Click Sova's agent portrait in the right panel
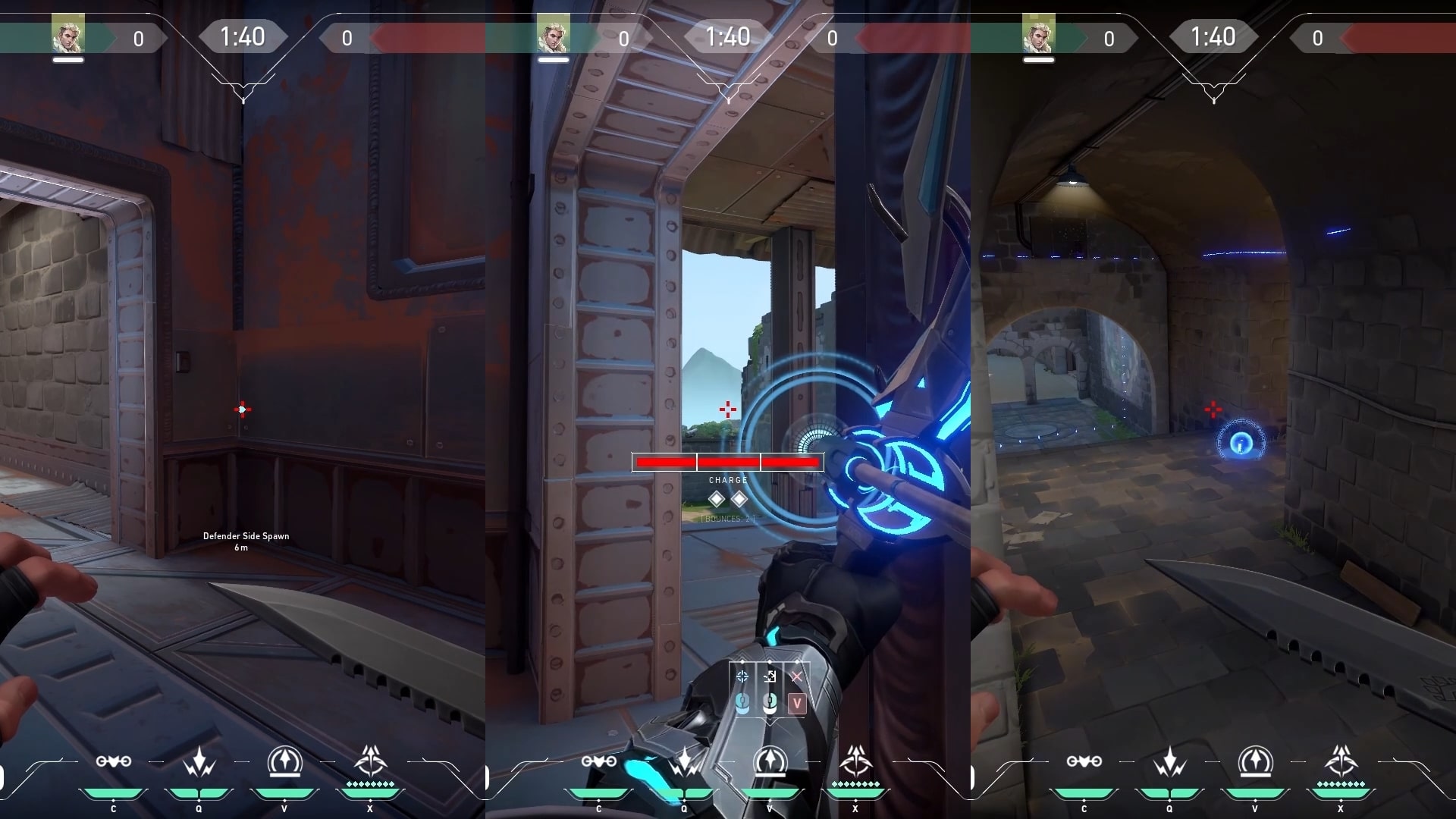Viewport: 1456px width, 819px height. pos(1038,36)
